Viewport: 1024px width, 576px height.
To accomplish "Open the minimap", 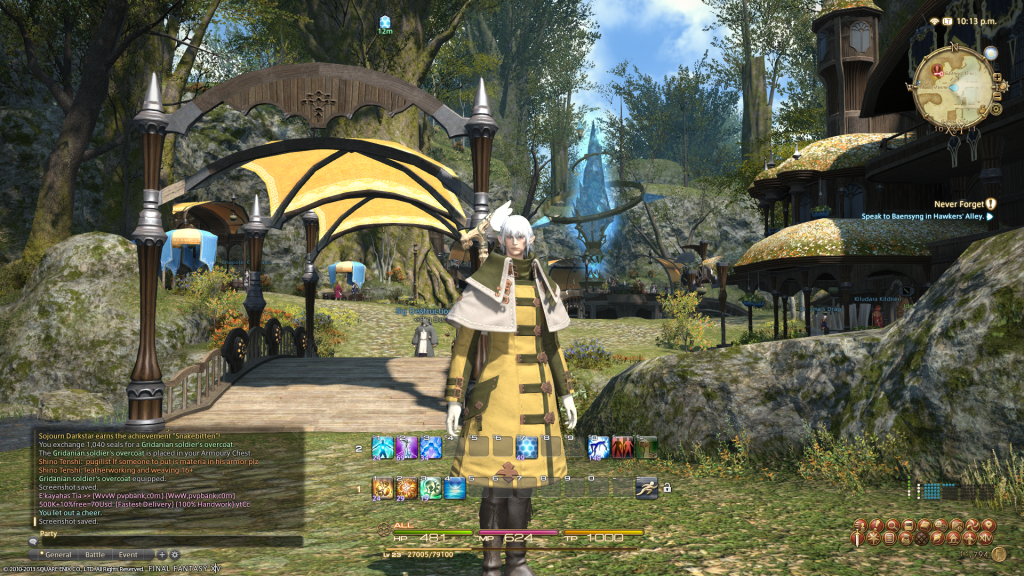I will pos(951,86).
